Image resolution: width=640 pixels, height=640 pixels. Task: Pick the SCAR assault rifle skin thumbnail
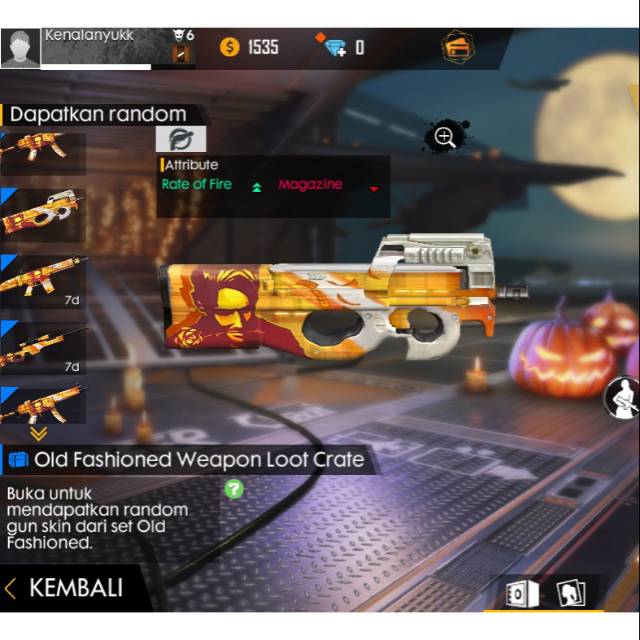[x=42, y=279]
